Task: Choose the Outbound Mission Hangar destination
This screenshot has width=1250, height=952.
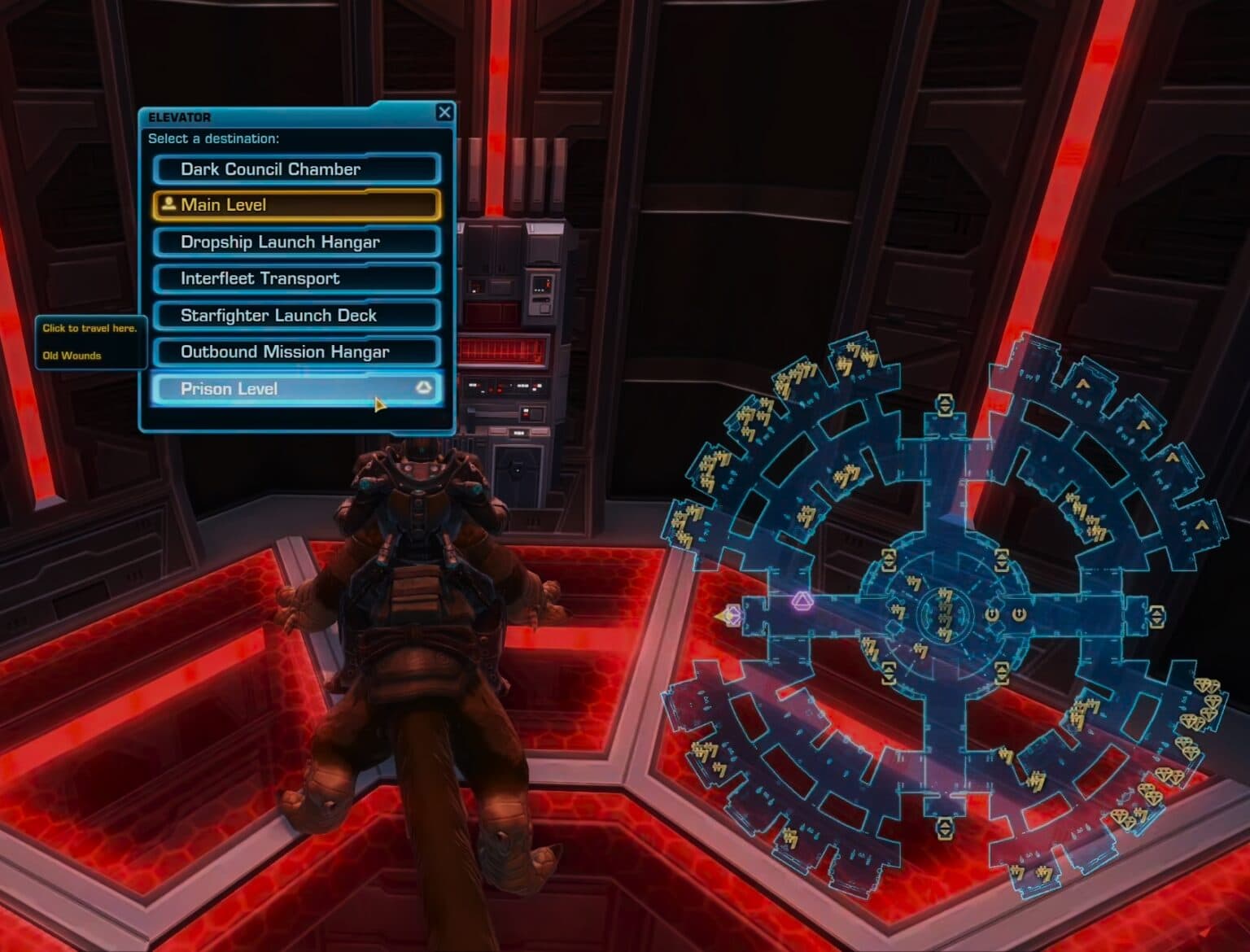Action: point(295,352)
